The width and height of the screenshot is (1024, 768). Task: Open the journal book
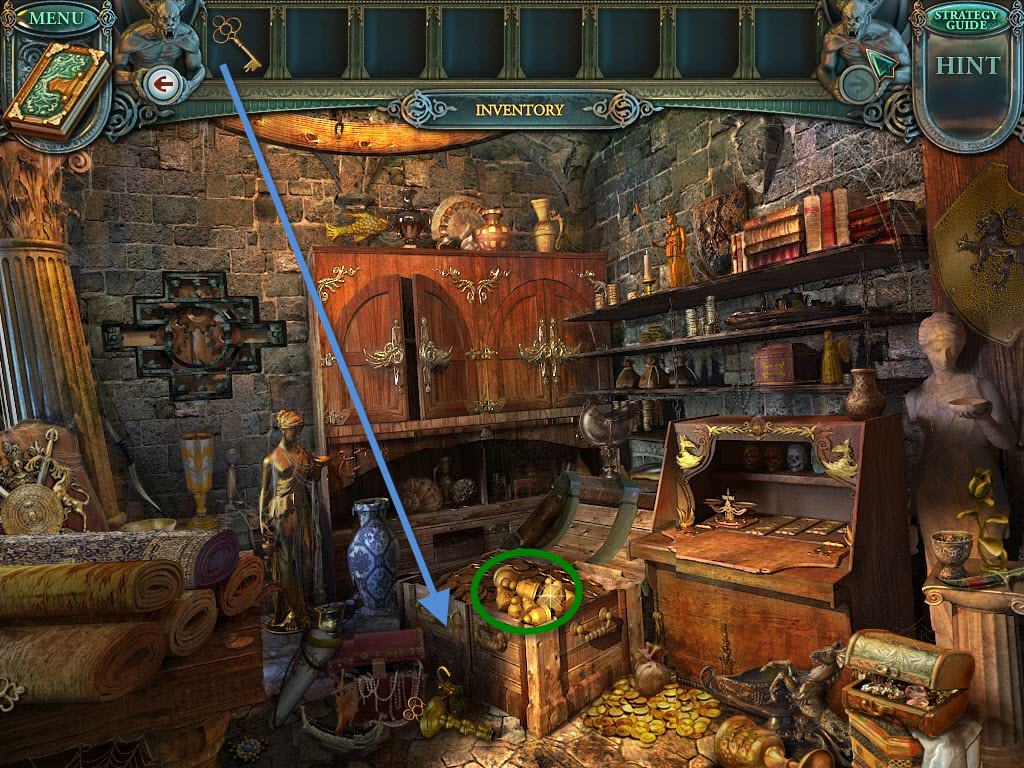point(55,90)
